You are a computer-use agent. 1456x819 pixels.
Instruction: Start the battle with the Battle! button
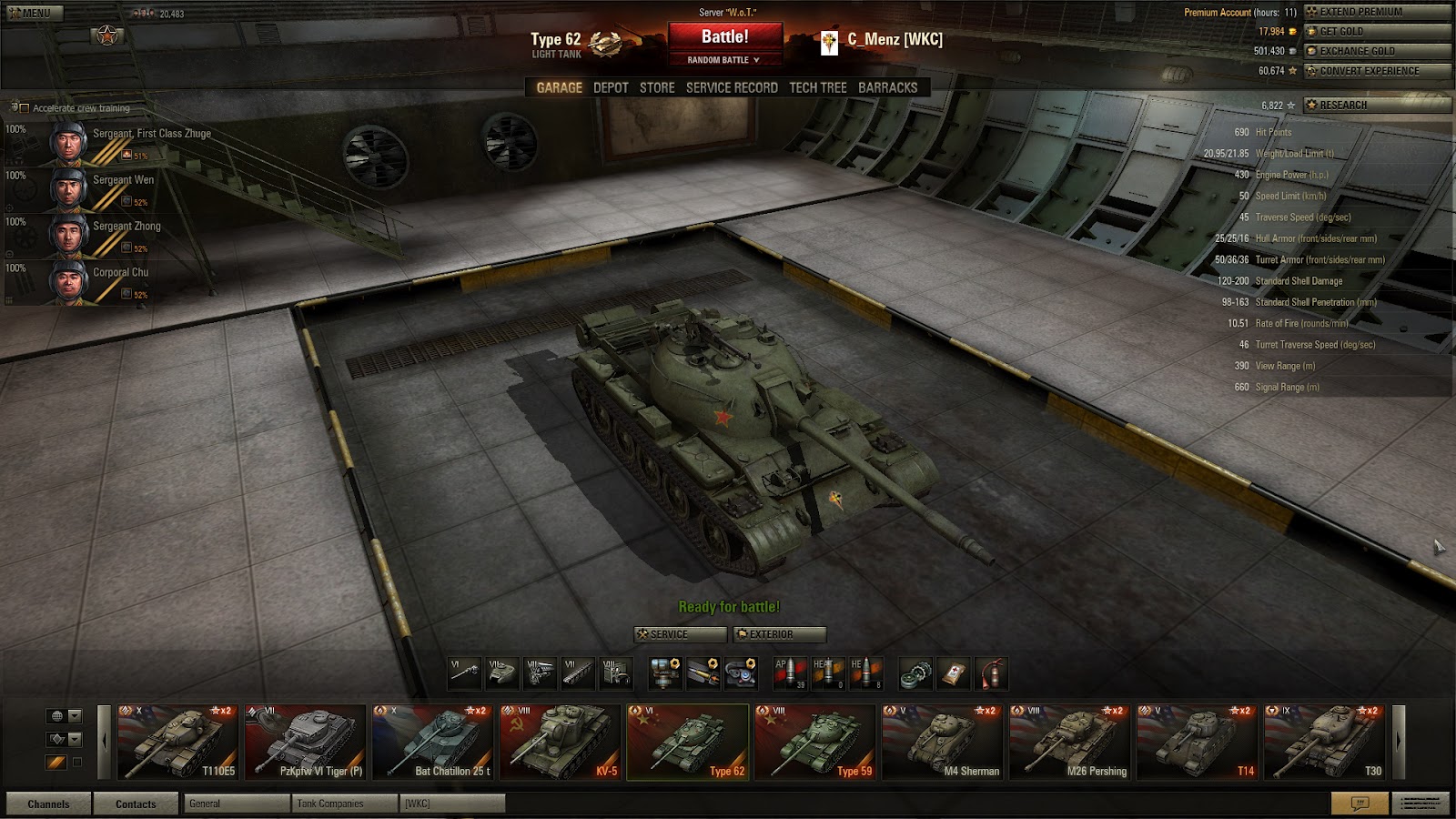pos(724,37)
